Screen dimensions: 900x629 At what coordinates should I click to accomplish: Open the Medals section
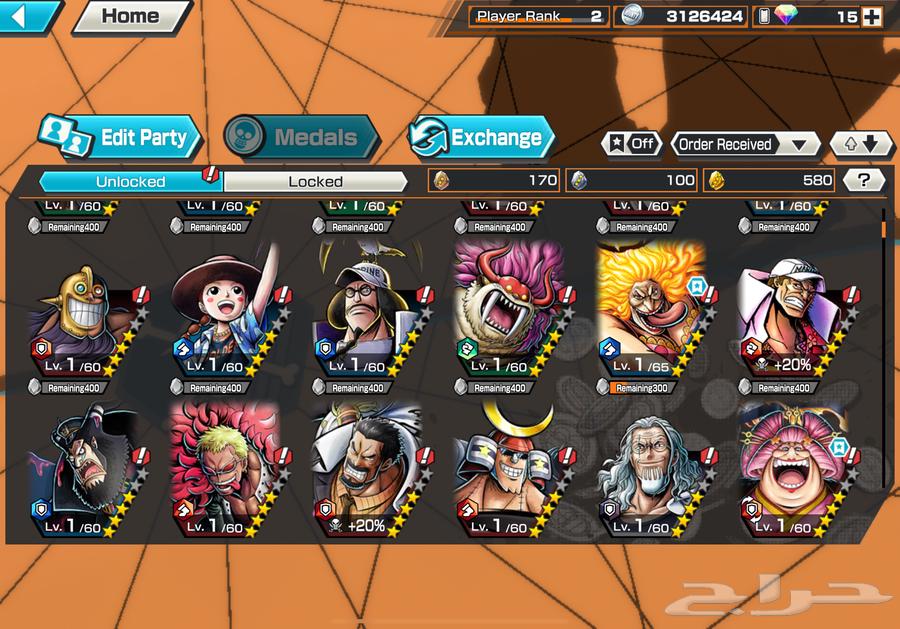(x=300, y=138)
